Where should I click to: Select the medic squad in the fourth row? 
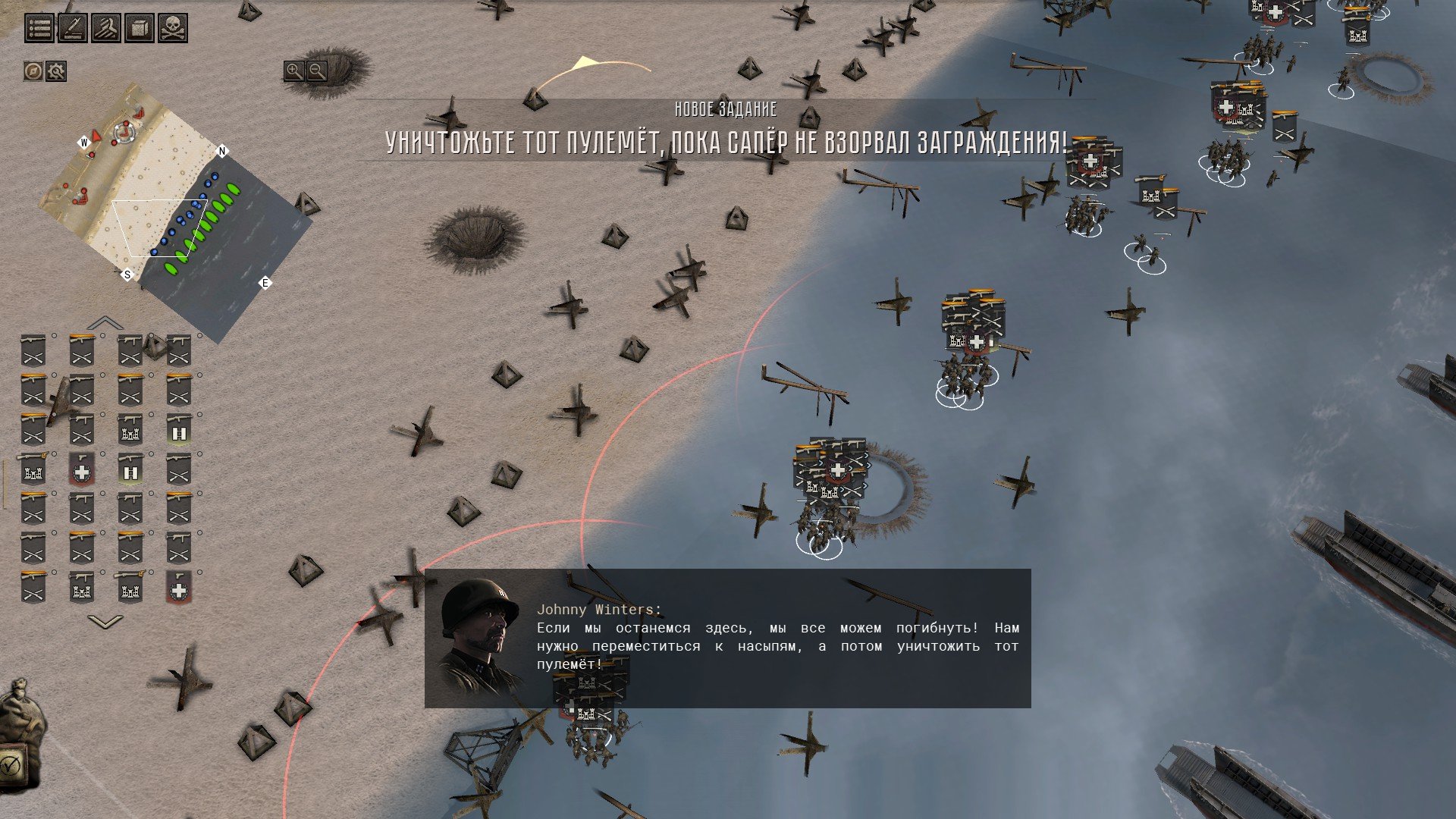82,471
